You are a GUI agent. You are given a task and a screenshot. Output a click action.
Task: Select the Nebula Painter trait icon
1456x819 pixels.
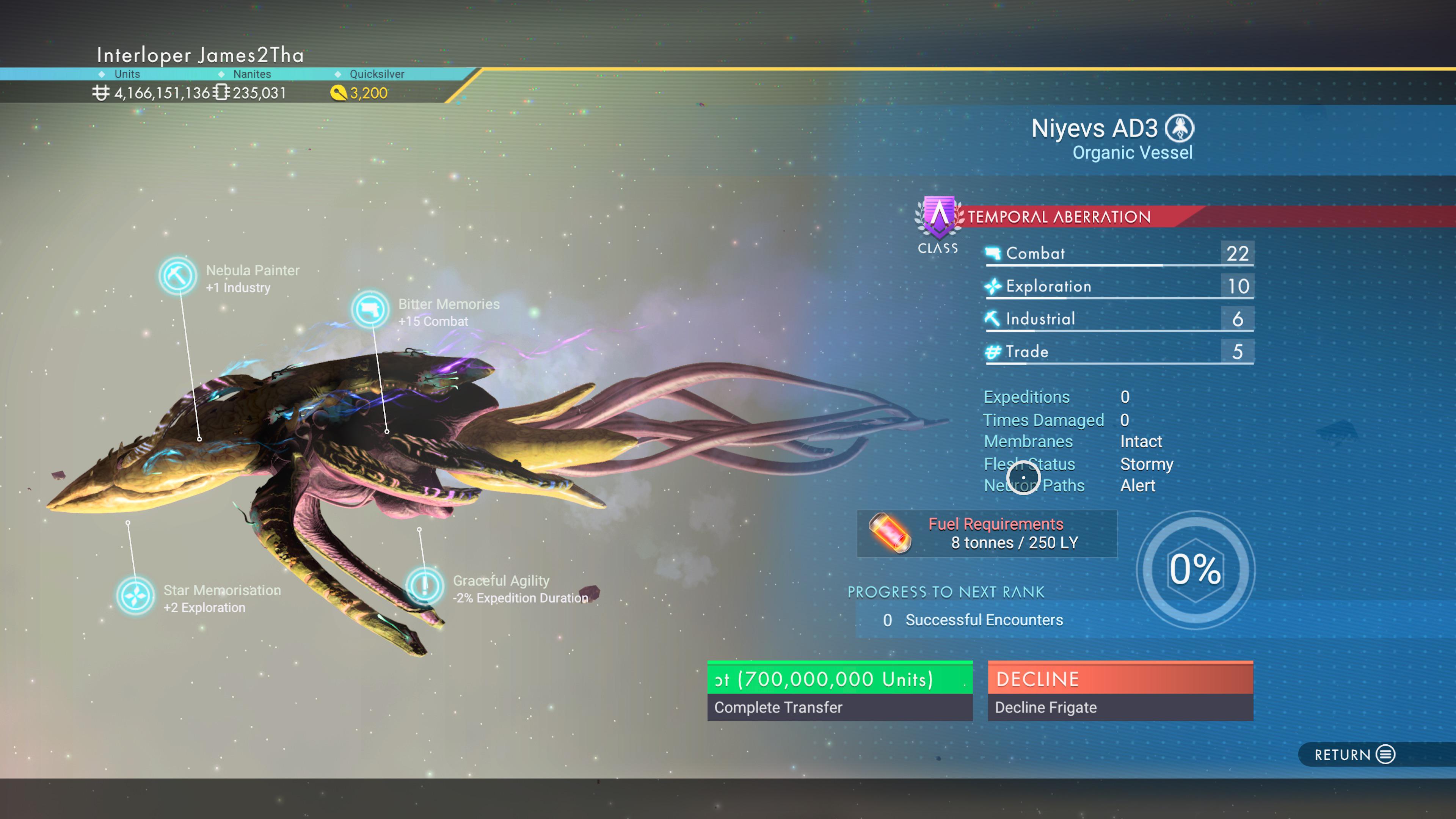177,276
